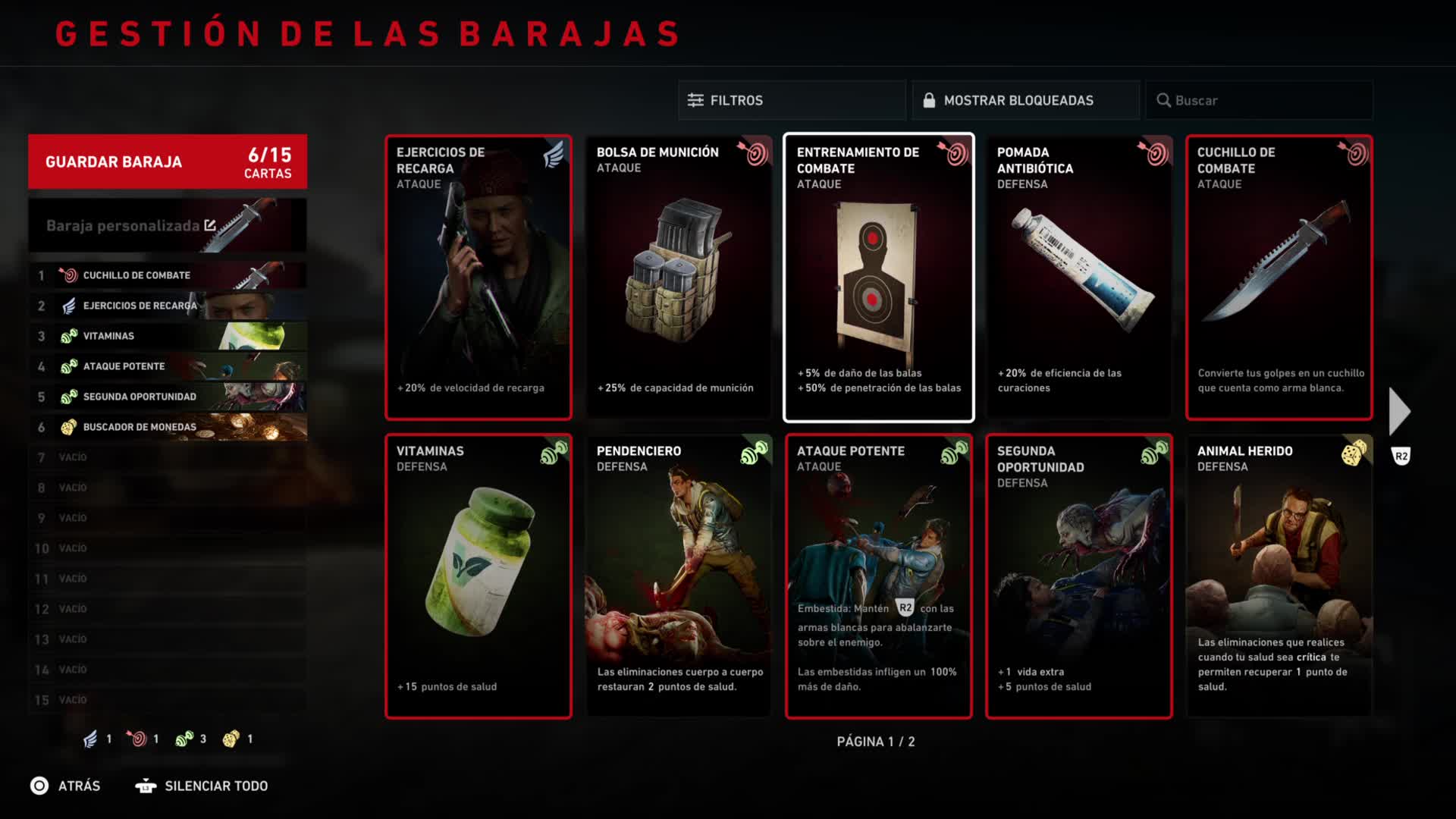Viewport: 1456px width, 819px height.
Task: Pick the Entrenamiento de Combate card
Action: (x=878, y=278)
